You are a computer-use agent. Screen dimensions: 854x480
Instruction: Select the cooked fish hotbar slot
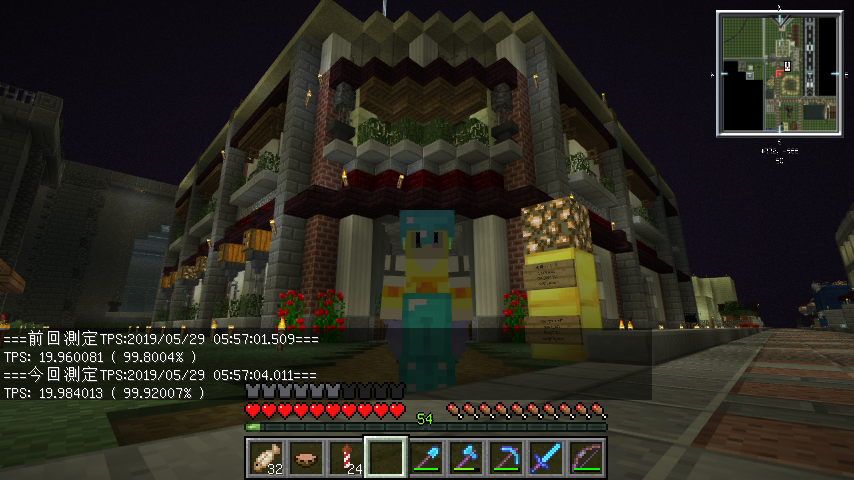click(265, 458)
